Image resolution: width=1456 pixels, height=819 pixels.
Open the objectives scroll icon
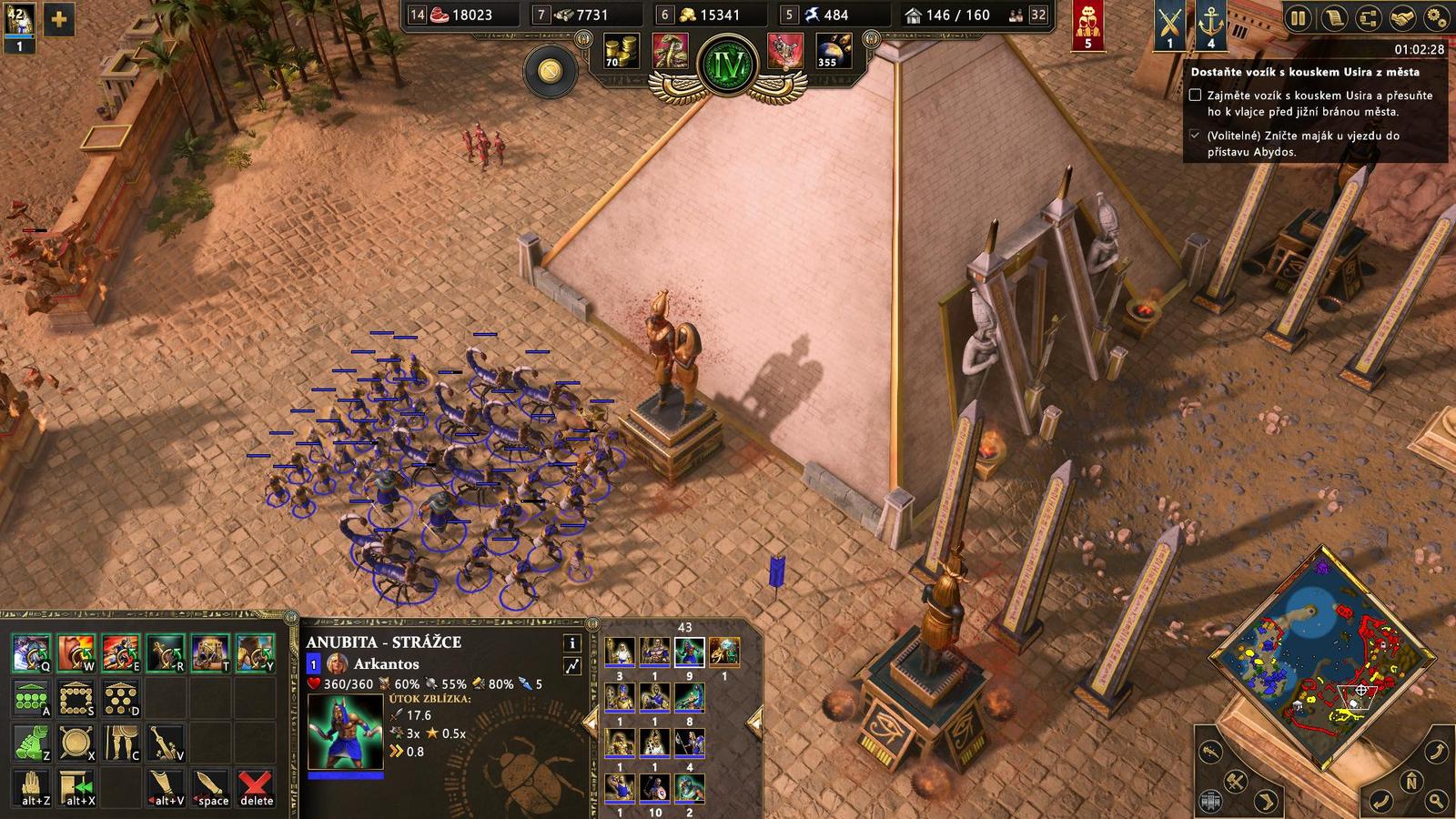click(x=1333, y=18)
